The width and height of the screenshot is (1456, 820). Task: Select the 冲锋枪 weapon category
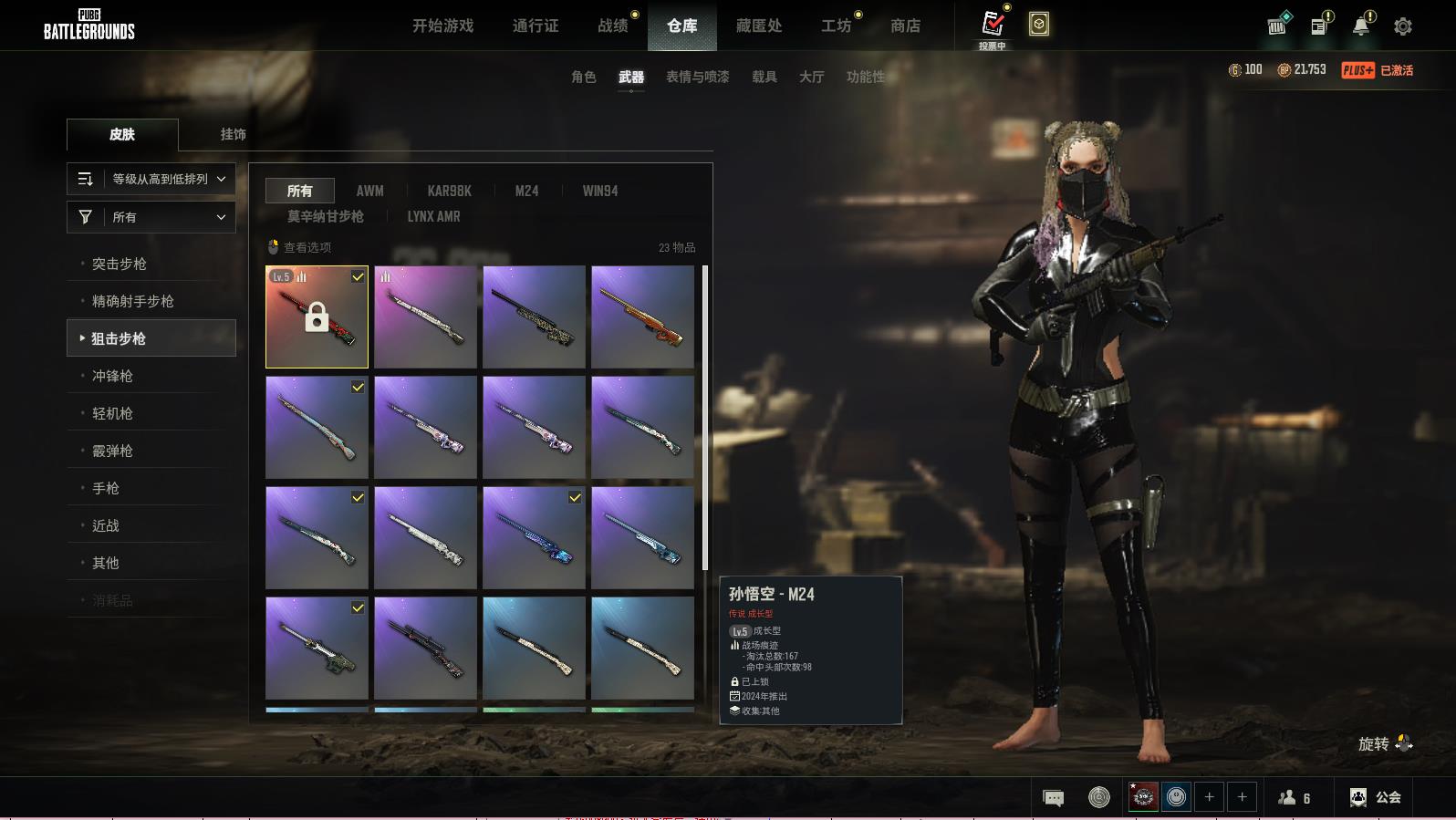coord(112,376)
